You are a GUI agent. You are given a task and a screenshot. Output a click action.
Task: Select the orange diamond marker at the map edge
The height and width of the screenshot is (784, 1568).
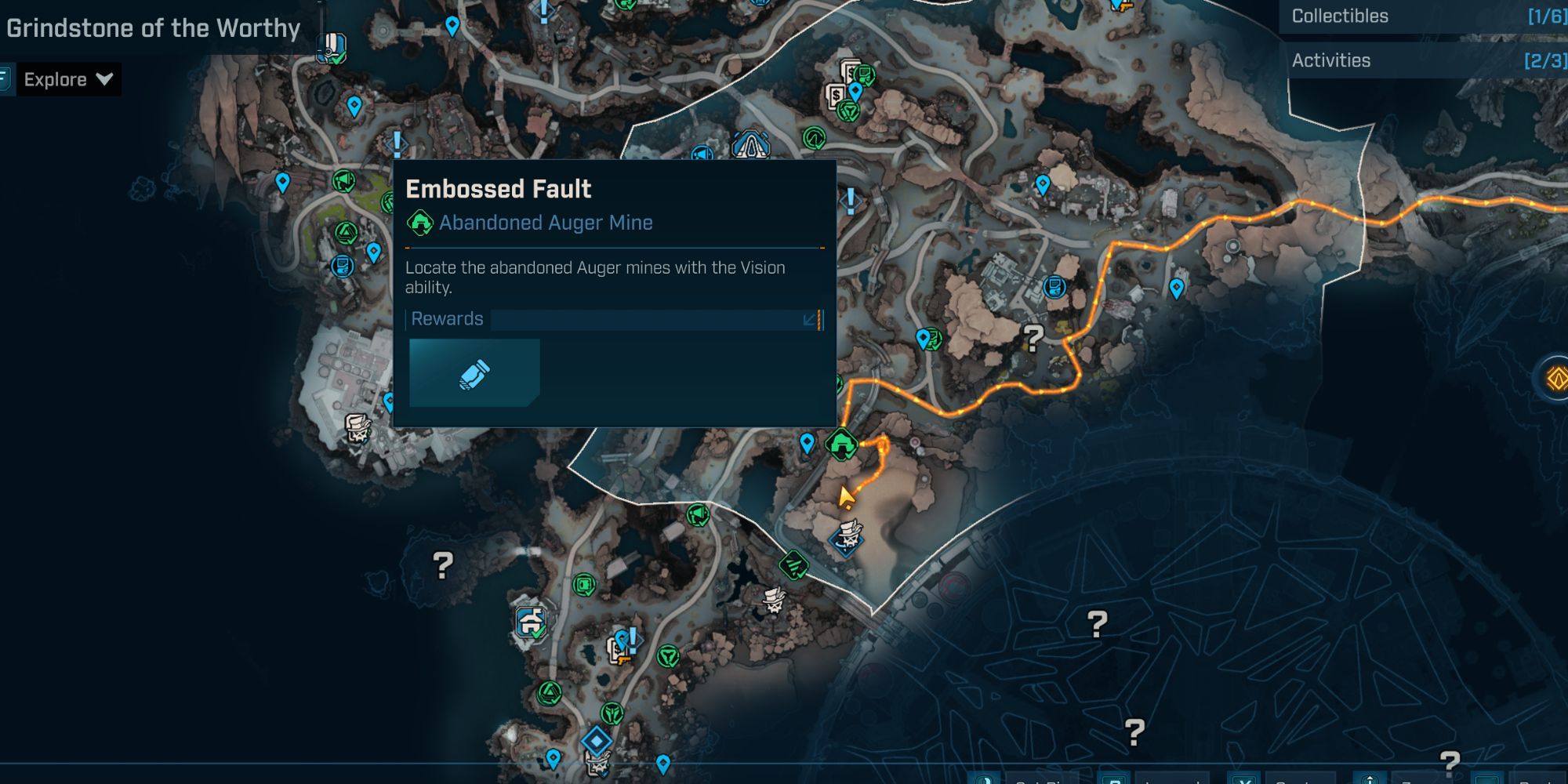[x=1555, y=379]
